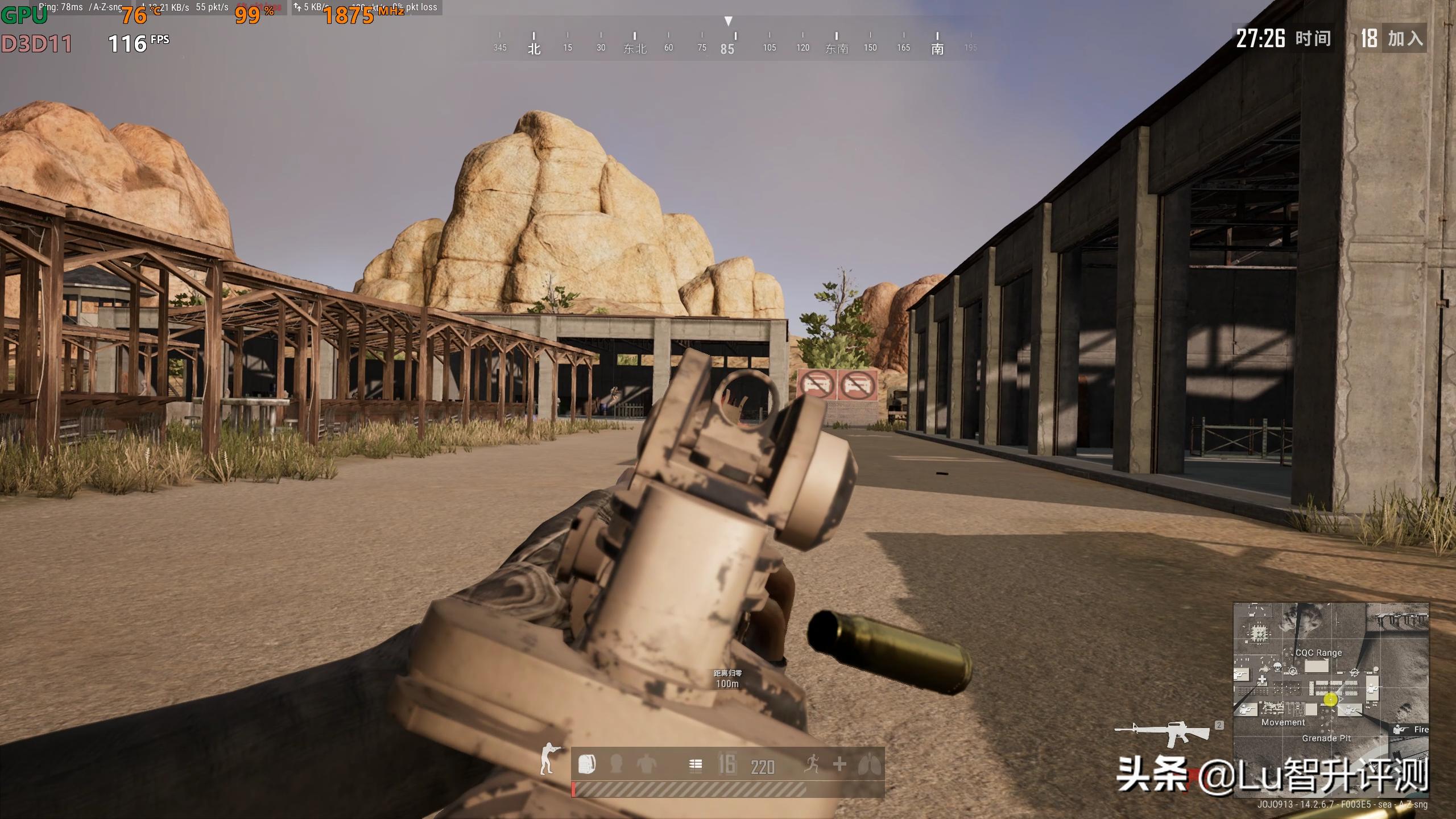1456x819 pixels.
Task: Click the helmet status icon
Action: tap(616, 764)
